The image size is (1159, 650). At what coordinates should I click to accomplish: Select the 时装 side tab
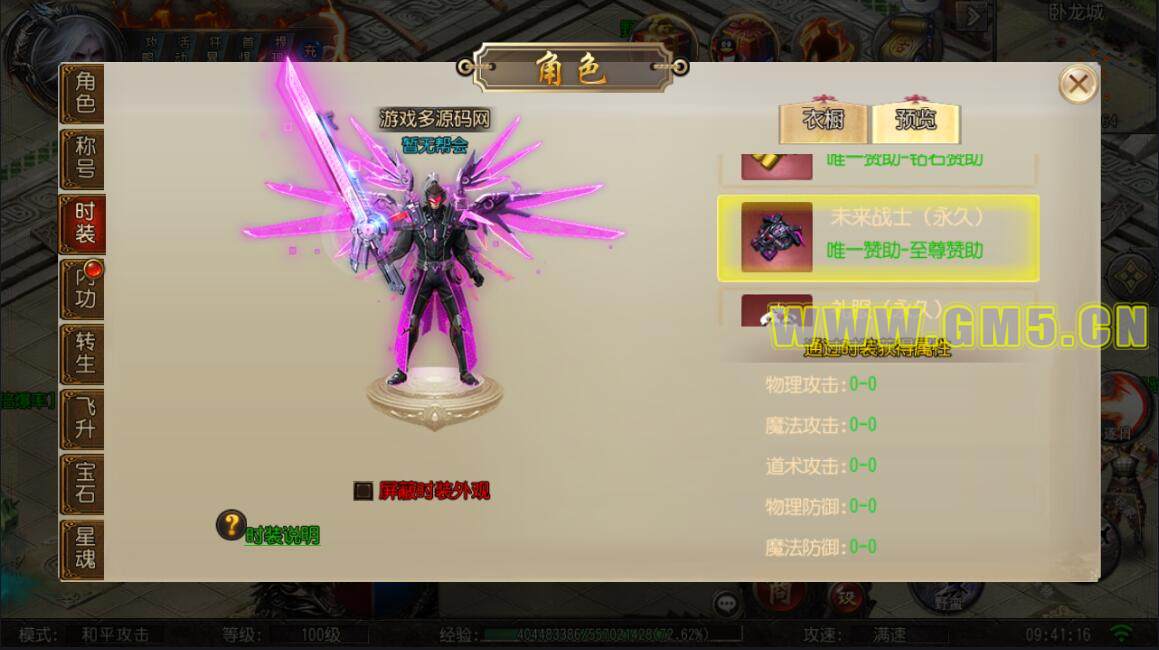pyautogui.click(x=84, y=224)
